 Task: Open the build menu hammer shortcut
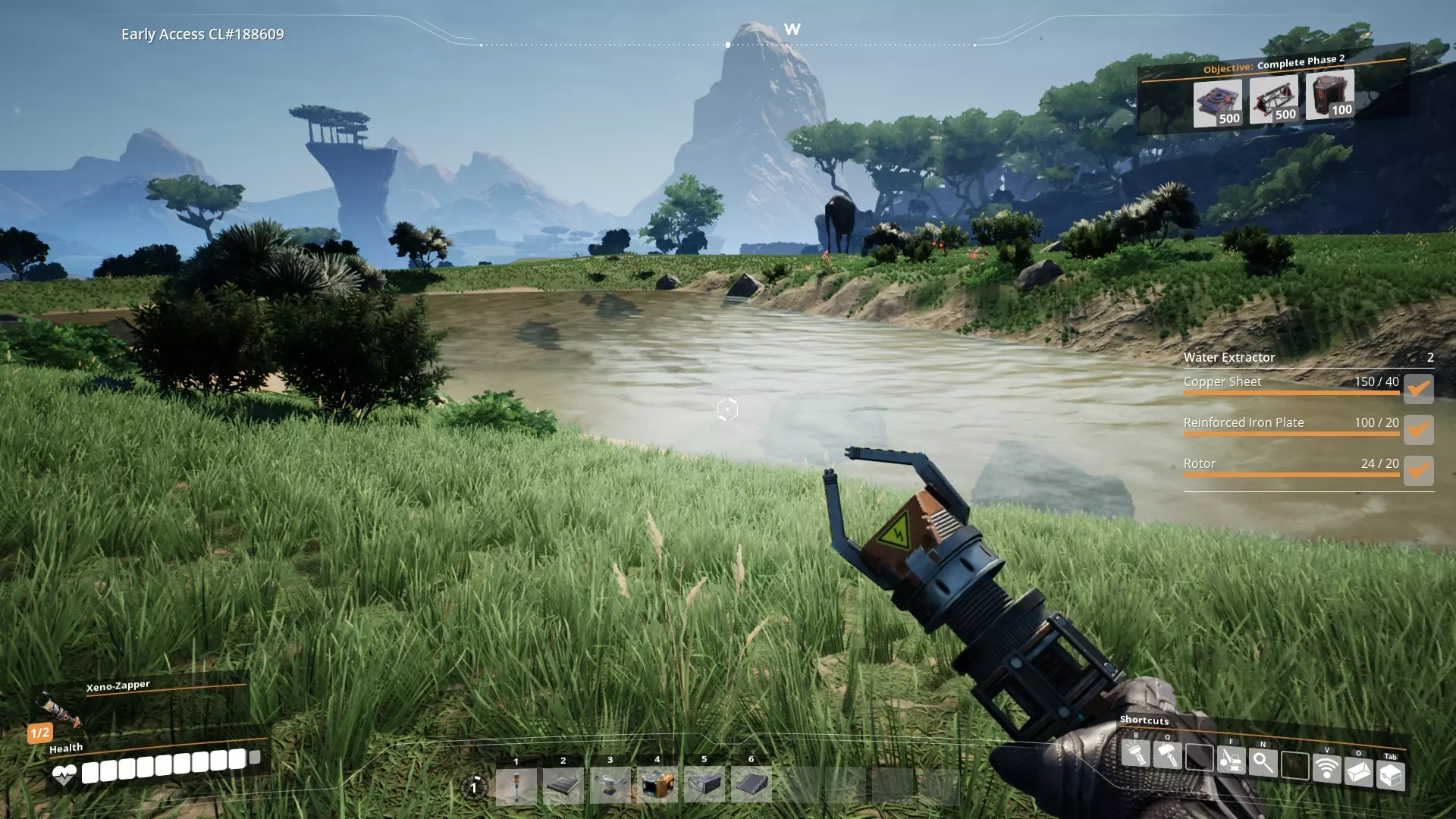pyautogui.click(x=1168, y=755)
